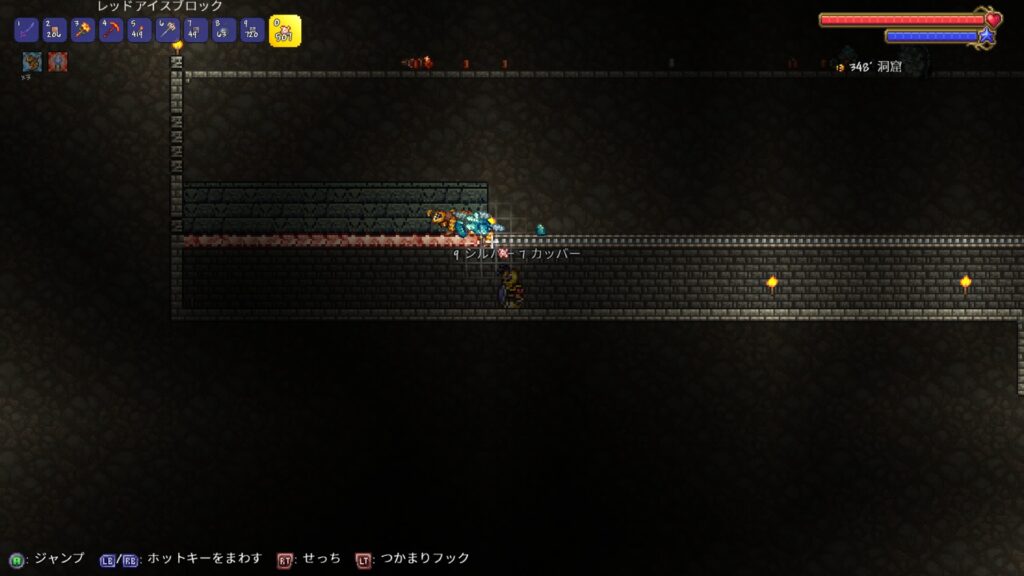This screenshot has width=1024, height=576.
Task: Choose the golden hammer-axe in slot 3
Action: pyautogui.click(x=83, y=30)
